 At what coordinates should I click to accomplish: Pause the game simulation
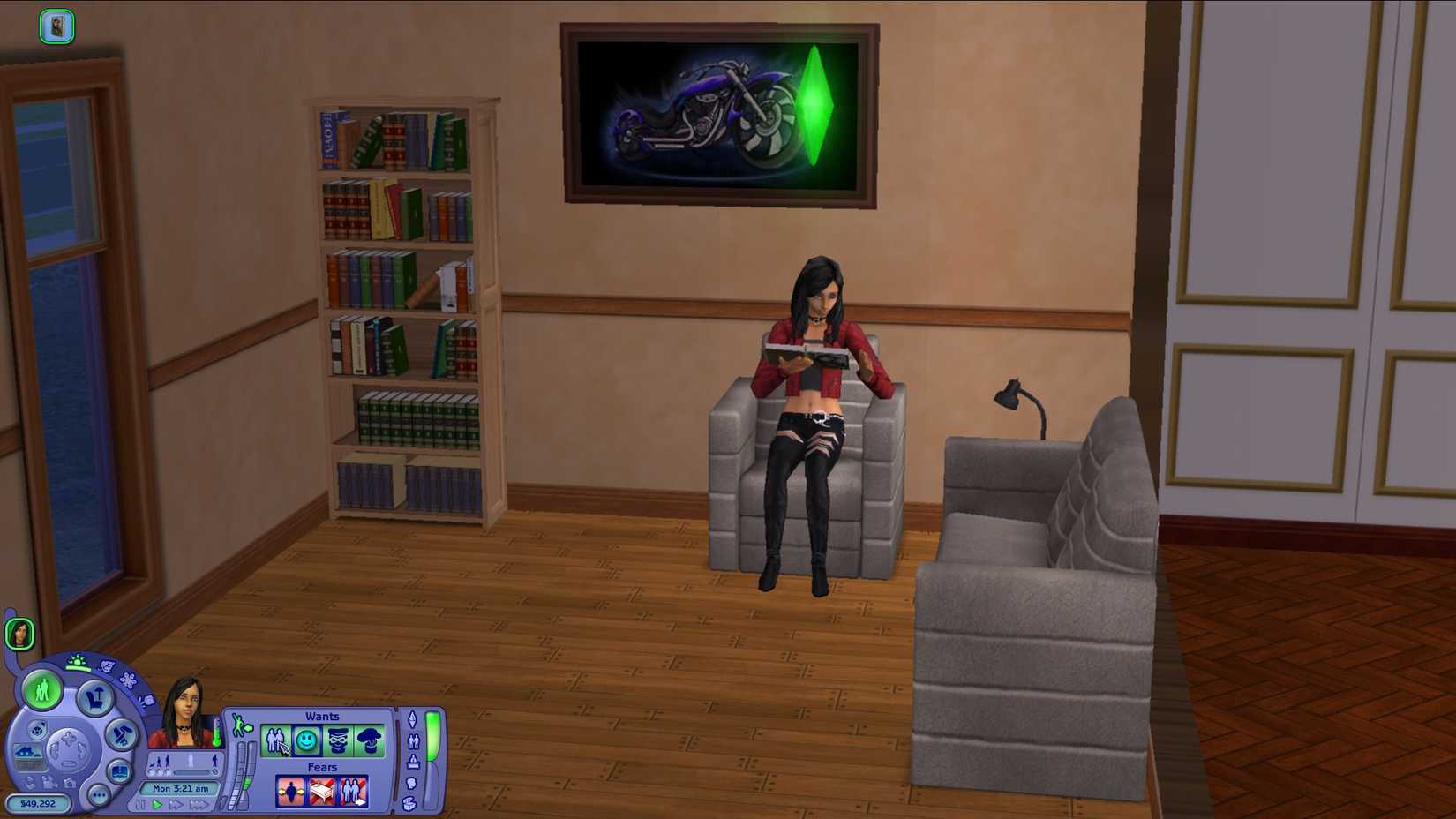point(140,803)
